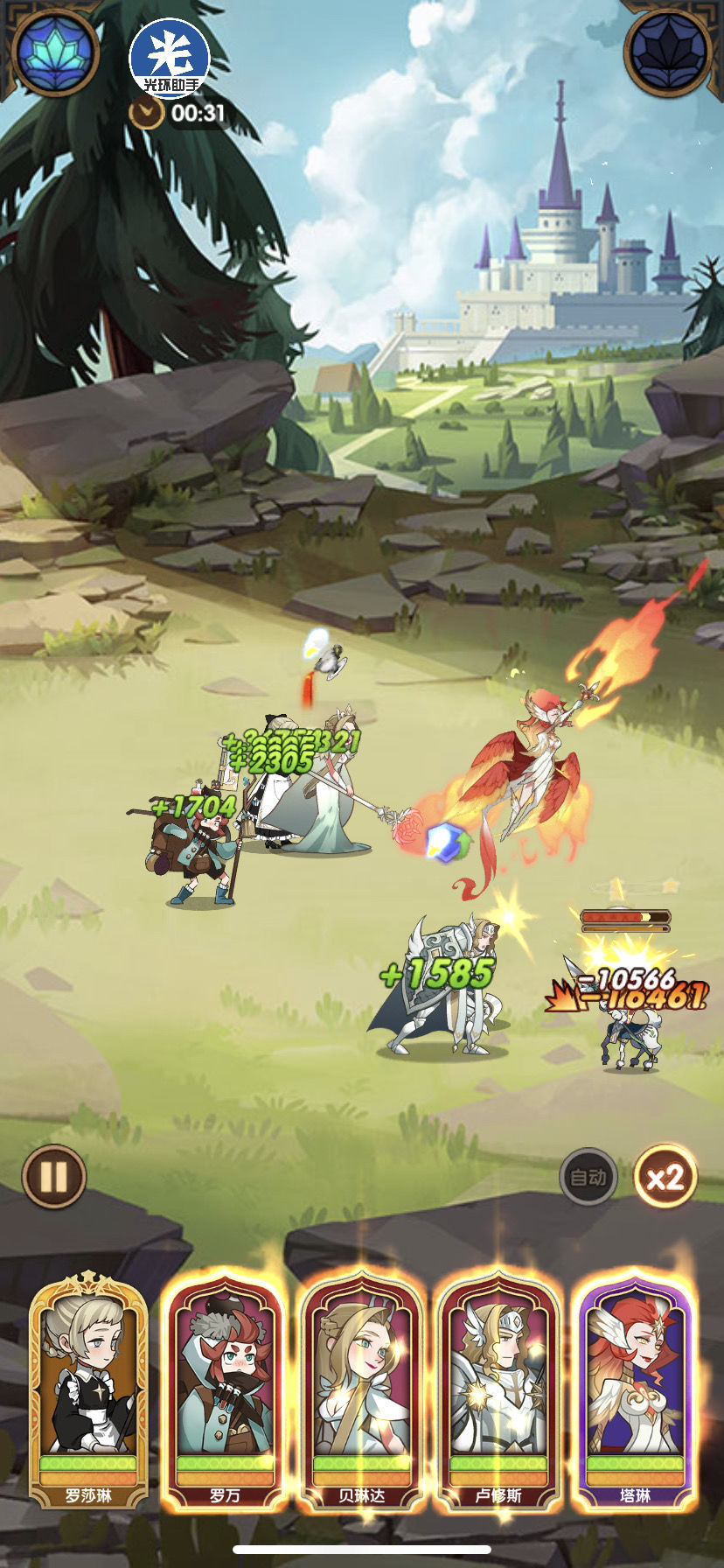The width and height of the screenshot is (724, 1568).
Task: Pause the battle
Action: pyautogui.click(x=54, y=1177)
